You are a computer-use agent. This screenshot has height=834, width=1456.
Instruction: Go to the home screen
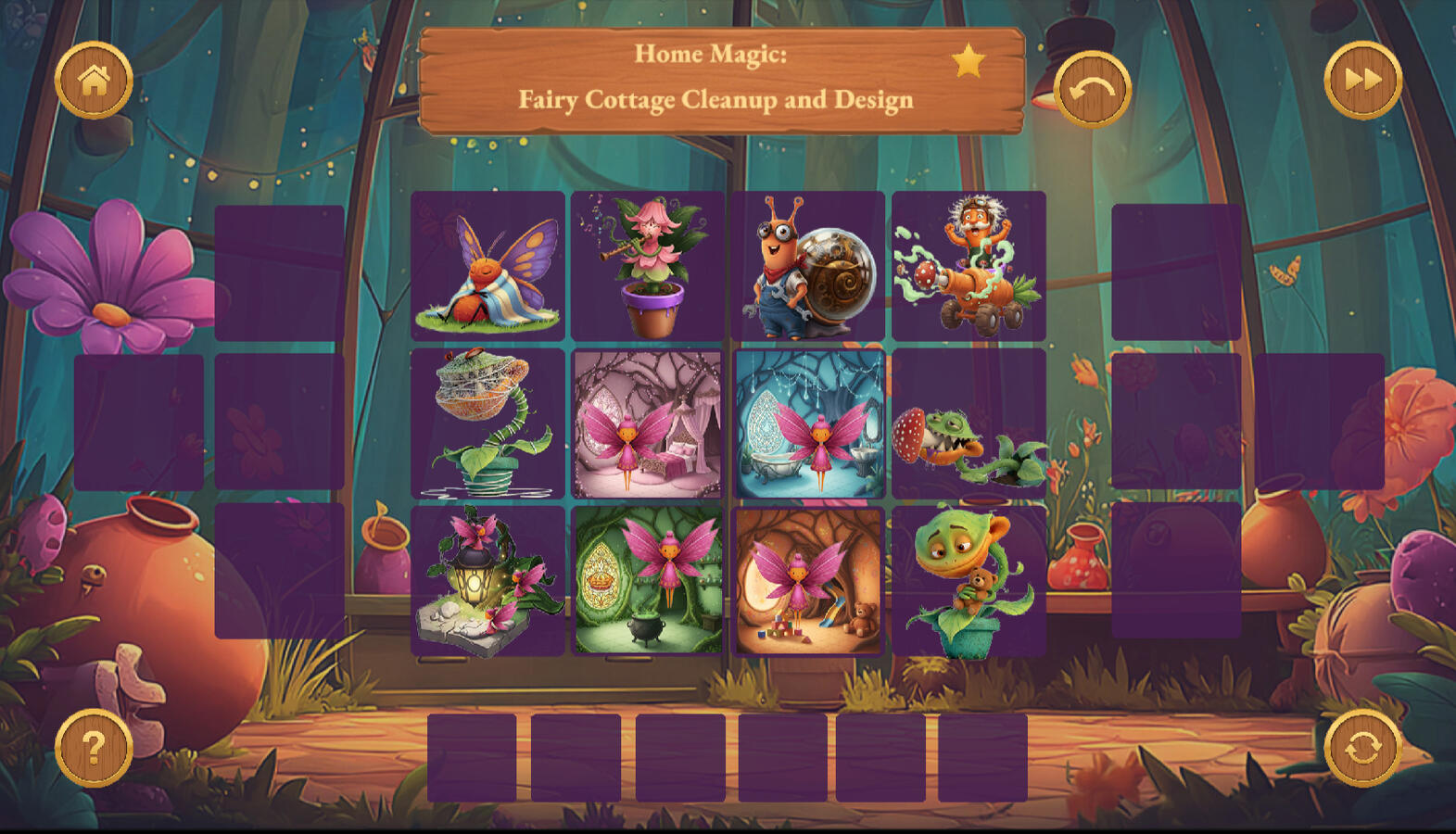pos(94,81)
